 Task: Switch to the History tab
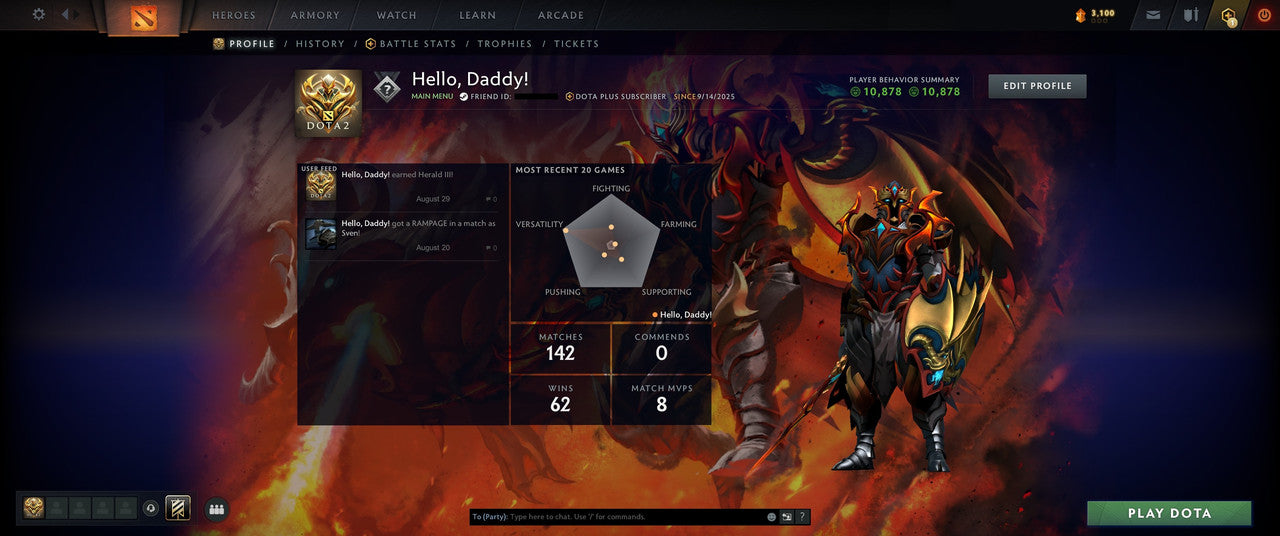click(x=320, y=44)
